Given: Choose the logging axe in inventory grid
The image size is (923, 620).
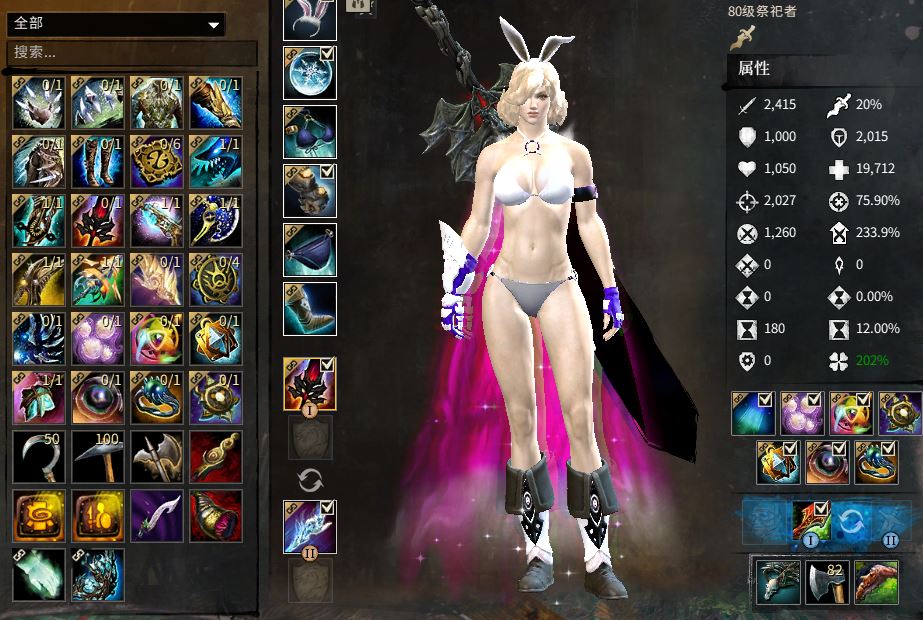Looking at the screenshot, I should coord(157,457).
